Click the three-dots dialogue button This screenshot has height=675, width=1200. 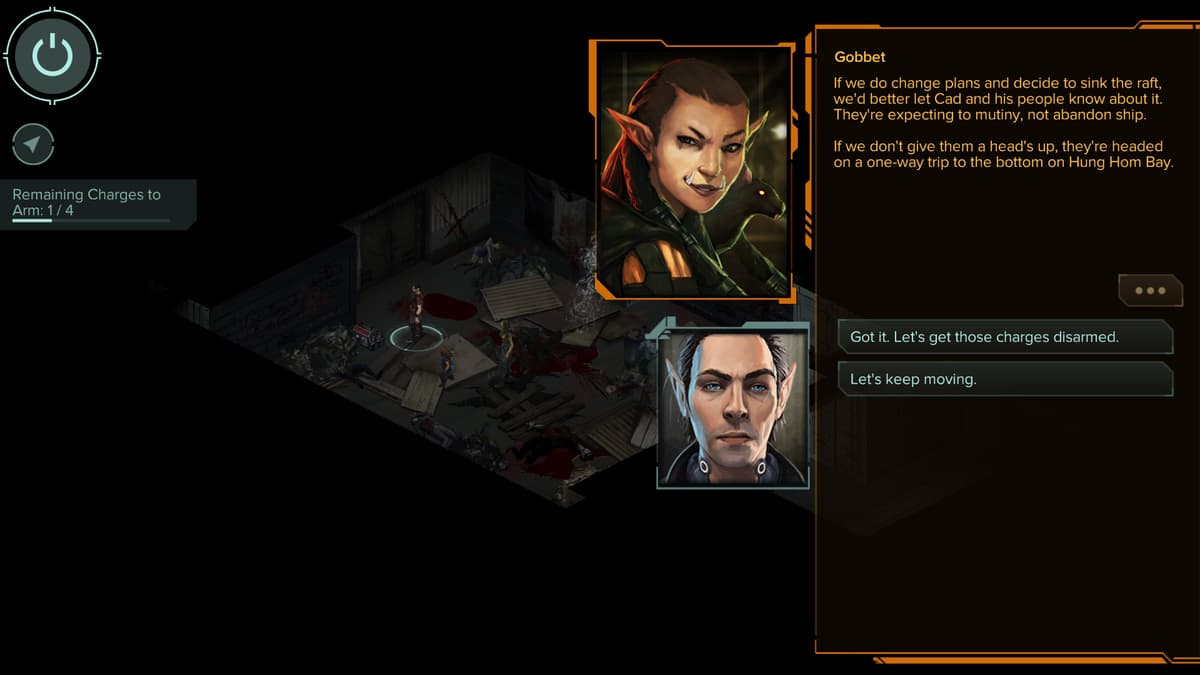tap(1149, 291)
